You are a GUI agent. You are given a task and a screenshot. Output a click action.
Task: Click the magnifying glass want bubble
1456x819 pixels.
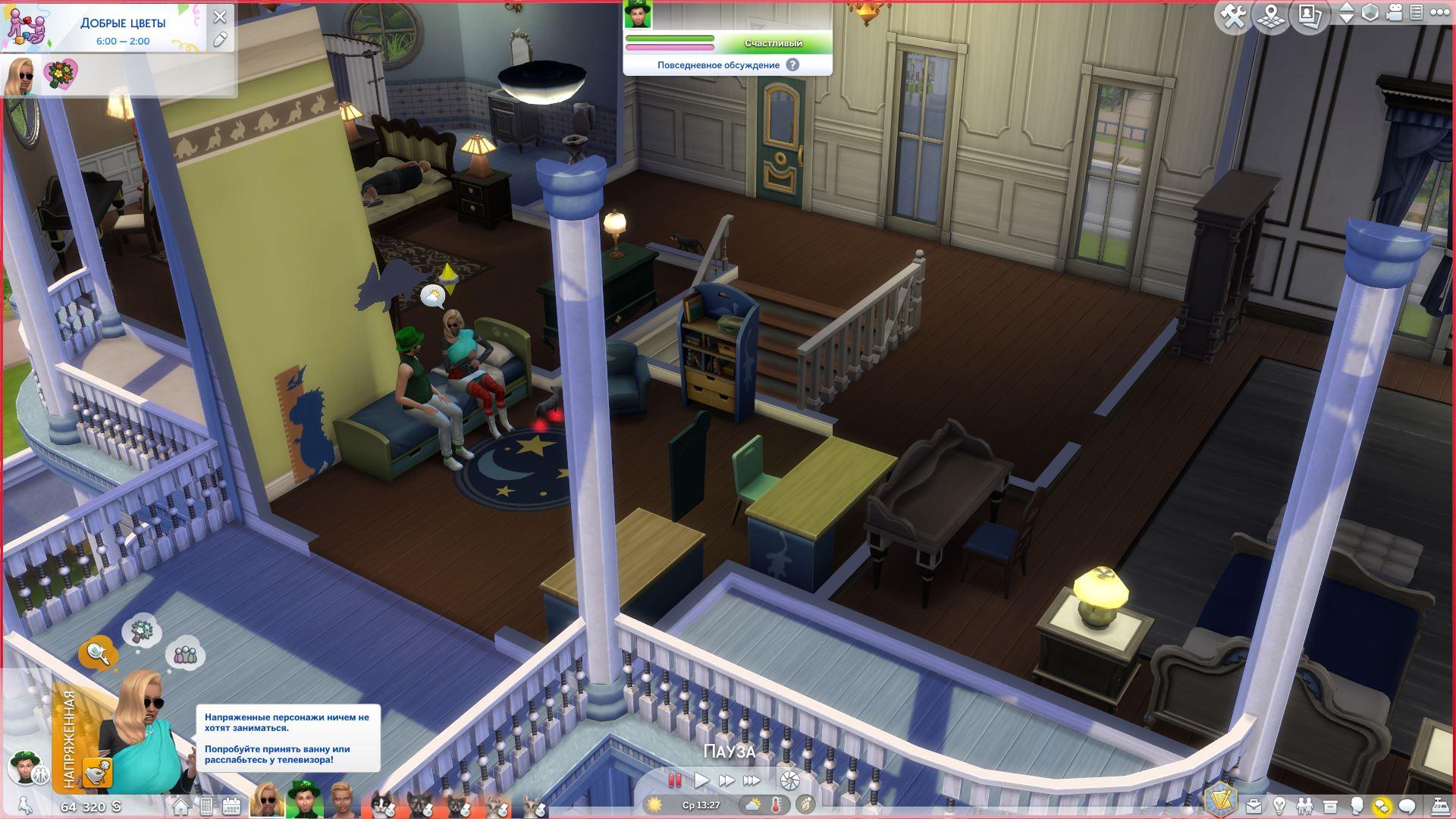(98, 652)
